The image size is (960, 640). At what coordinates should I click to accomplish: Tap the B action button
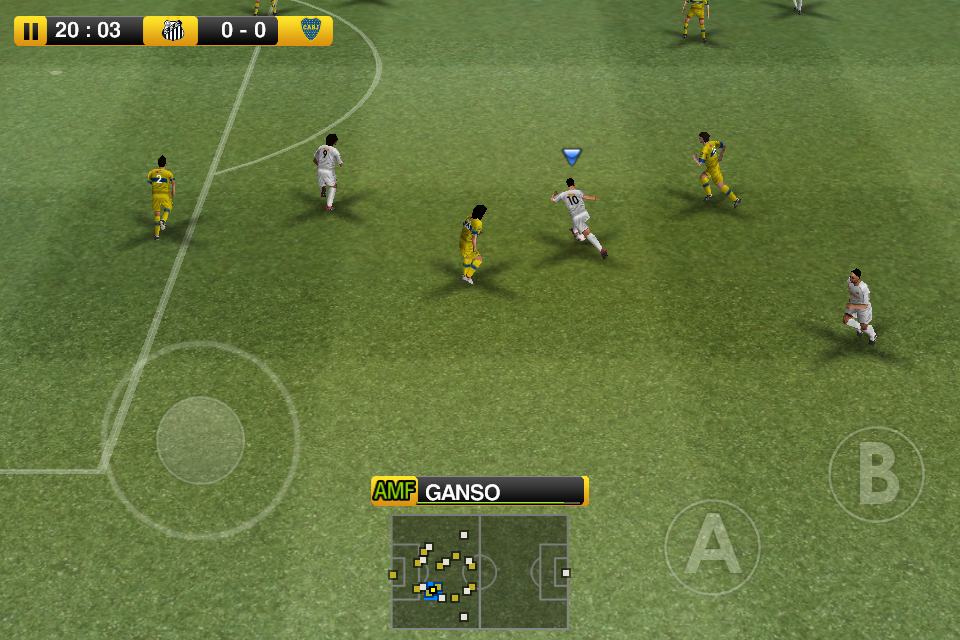[876, 475]
